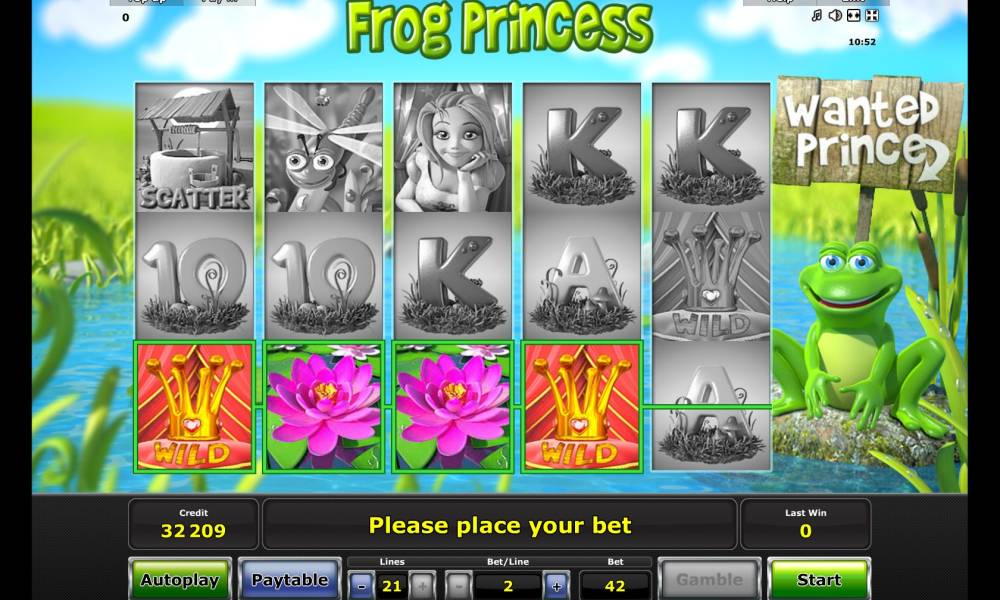This screenshot has height=600, width=1000.
Task: Increase the number of Lines
Action: (422, 584)
